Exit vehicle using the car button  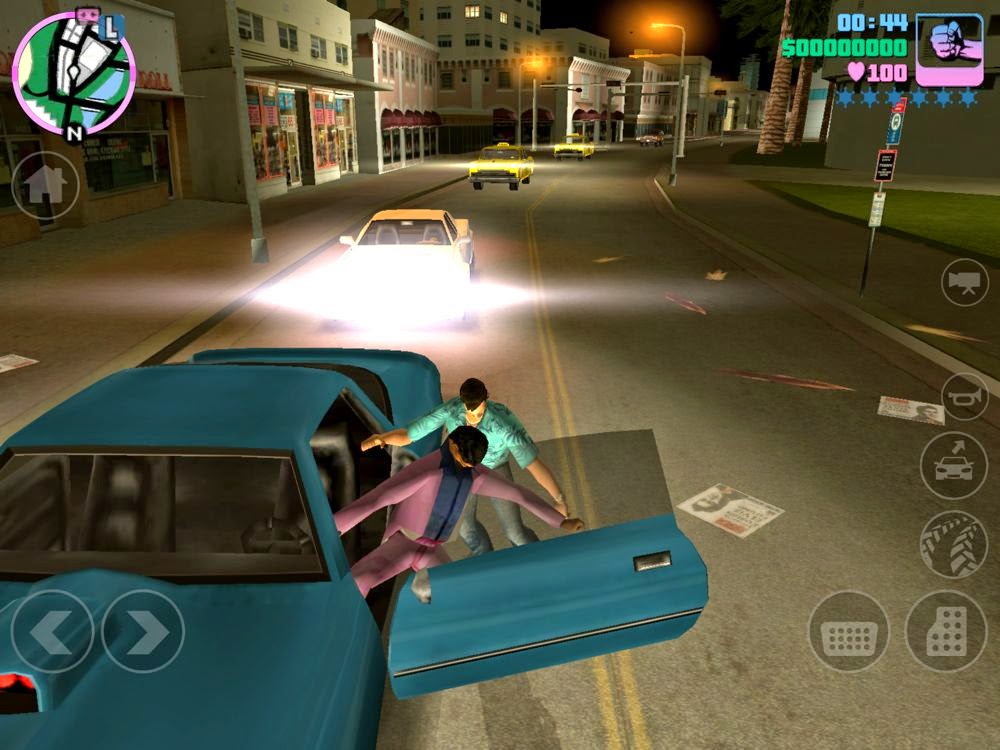pos(953,465)
